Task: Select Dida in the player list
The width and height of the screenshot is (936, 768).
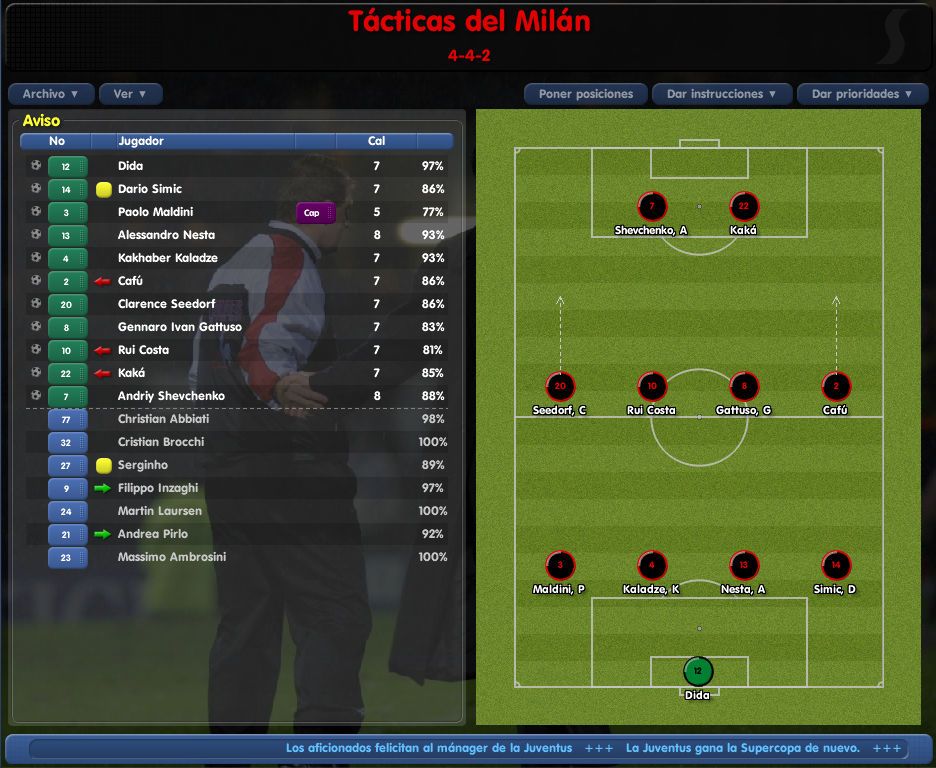Action: coord(131,166)
